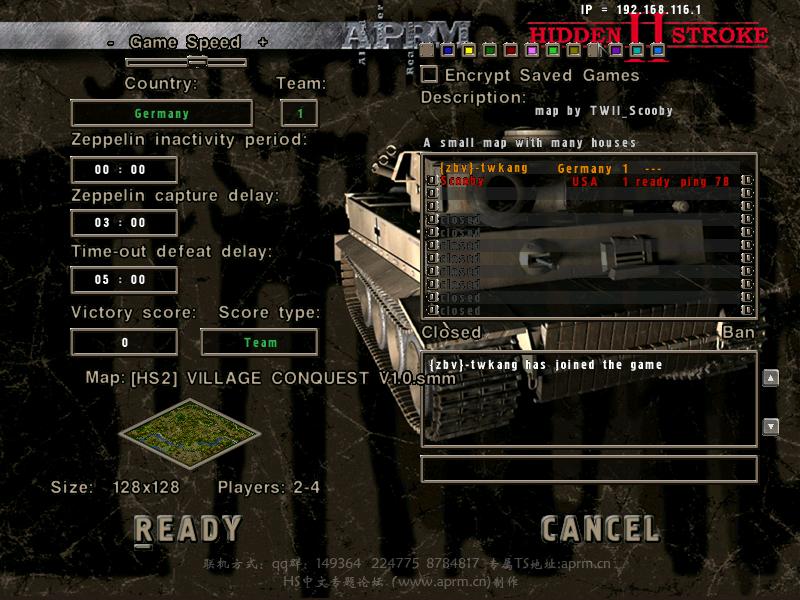Image resolution: width=800 pixels, height=600 pixels.
Task: Click the READY button
Action: [188, 529]
